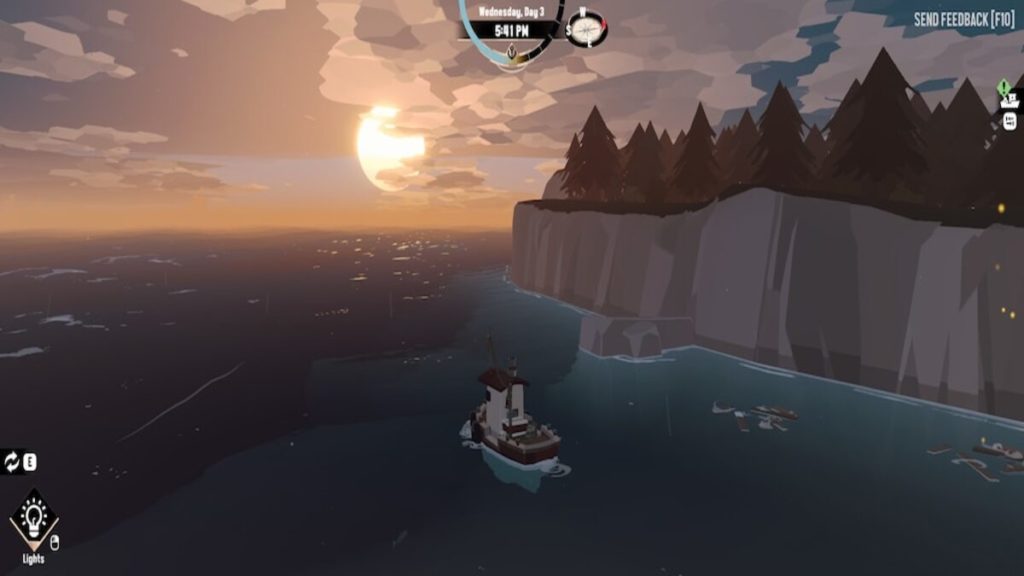Click the Send Feedback button
Viewport: 1024px width, 576px height.
(964, 19)
